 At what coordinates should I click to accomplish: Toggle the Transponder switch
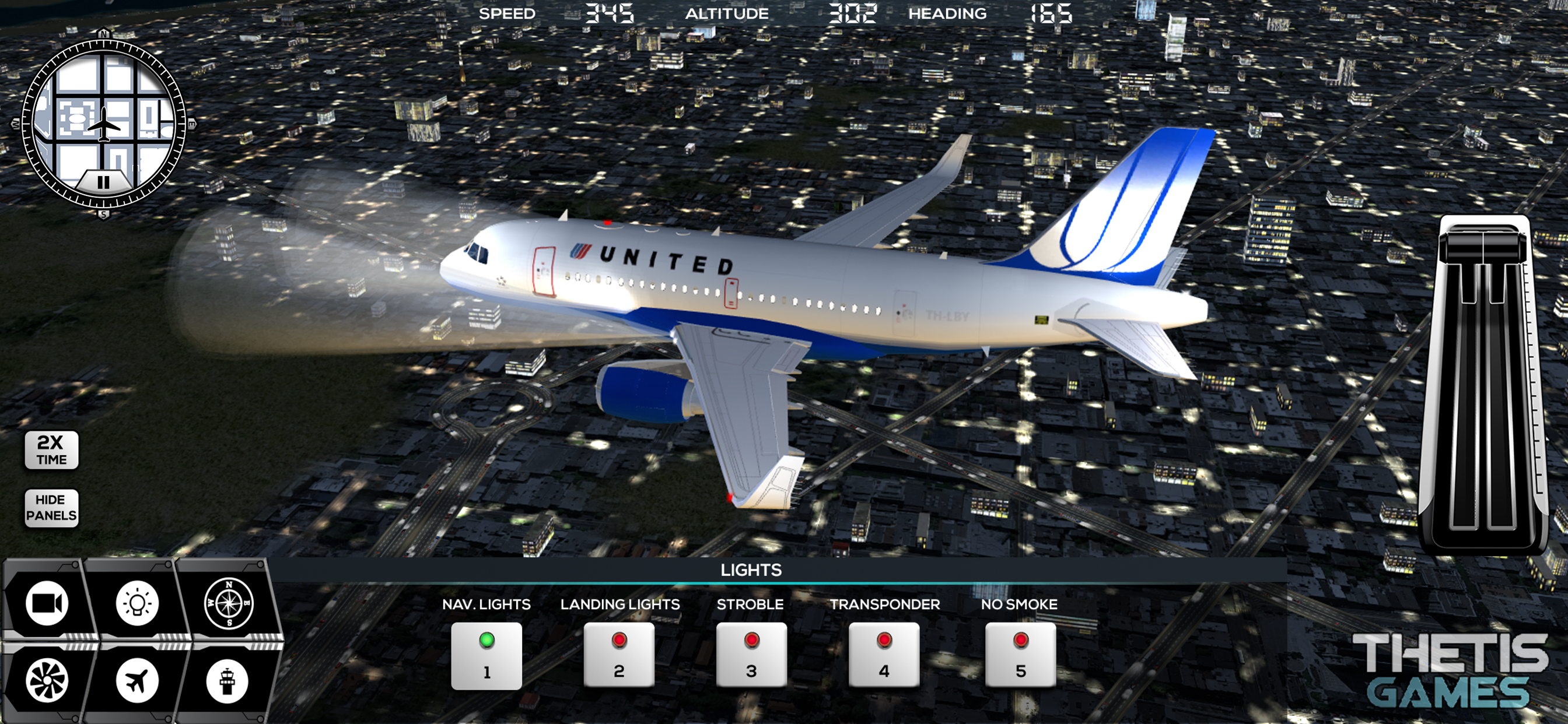pos(884,655)
